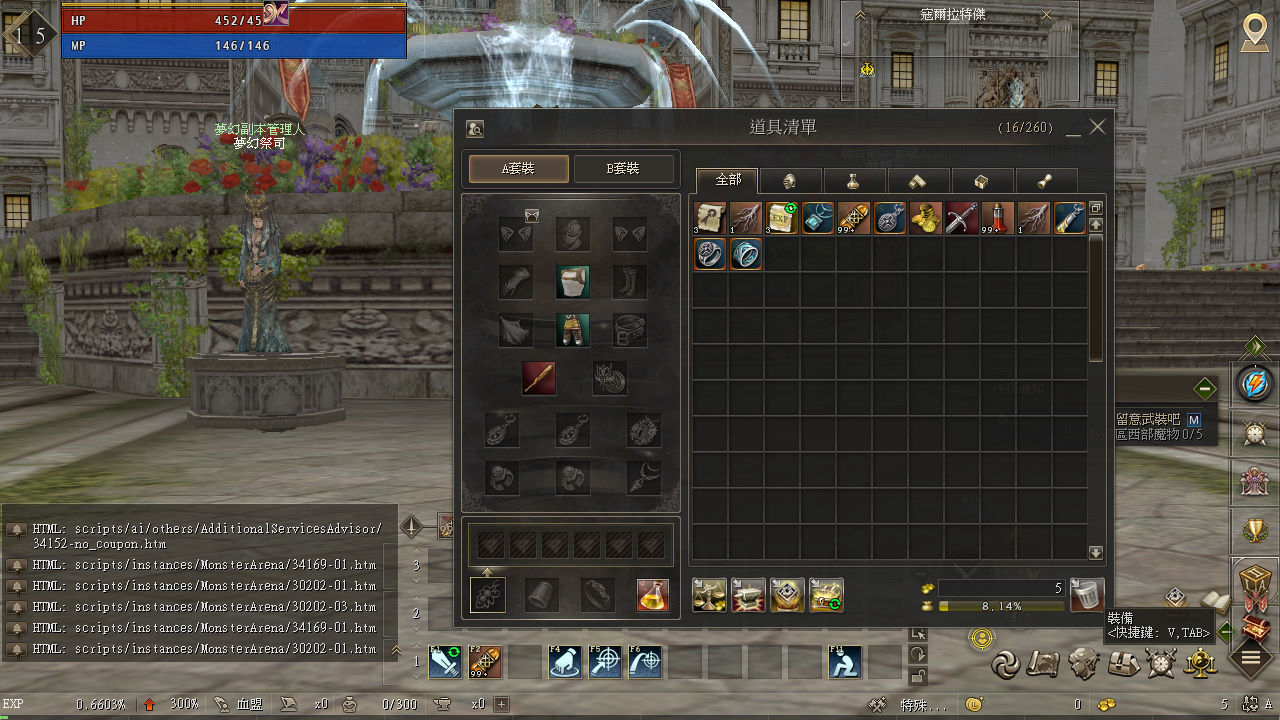Choose the gold coin pile item
The height and width of the screenshot is (720, 1280).
pos(925,218)
